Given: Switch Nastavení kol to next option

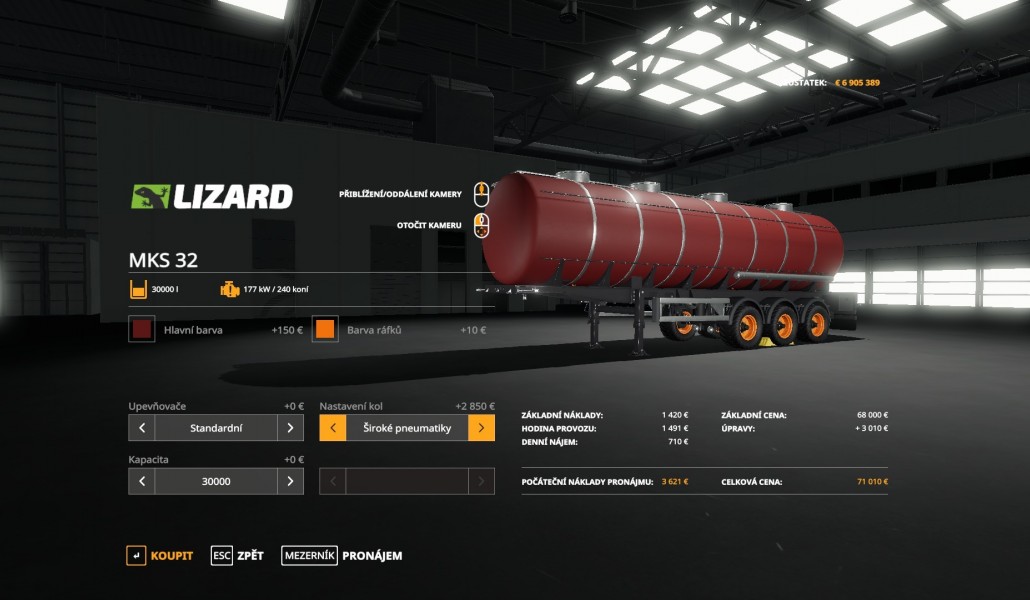Looking at the screenshot, I should point(481,428).
